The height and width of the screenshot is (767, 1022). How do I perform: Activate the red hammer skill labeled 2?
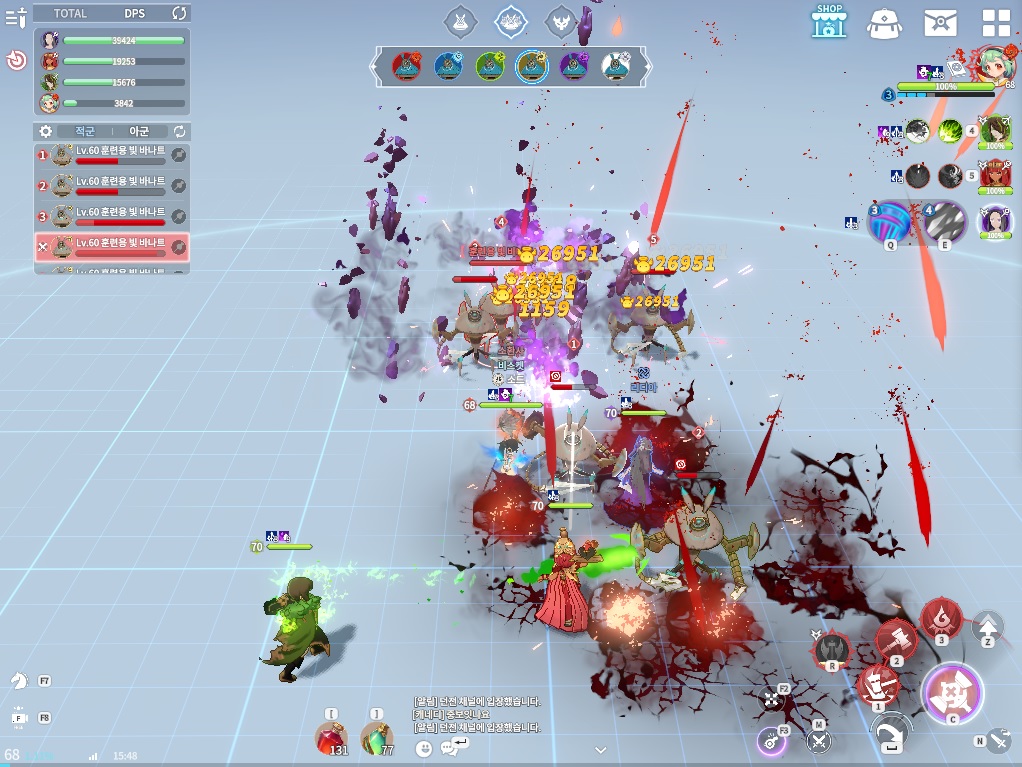coord(896,640)
